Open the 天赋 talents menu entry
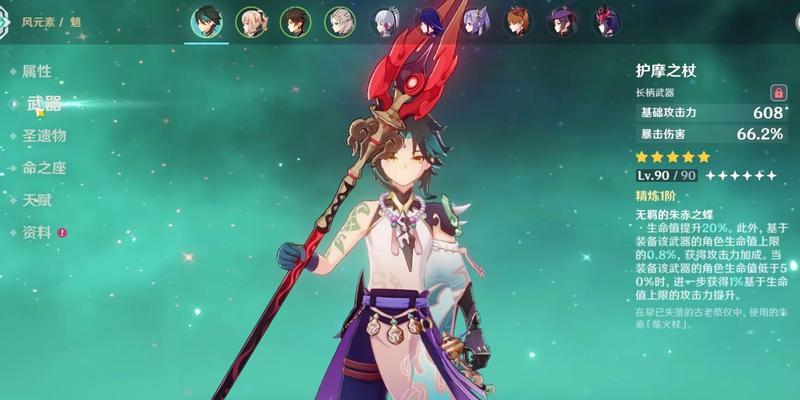Screen dimensions: 800x400 [36, 200]
